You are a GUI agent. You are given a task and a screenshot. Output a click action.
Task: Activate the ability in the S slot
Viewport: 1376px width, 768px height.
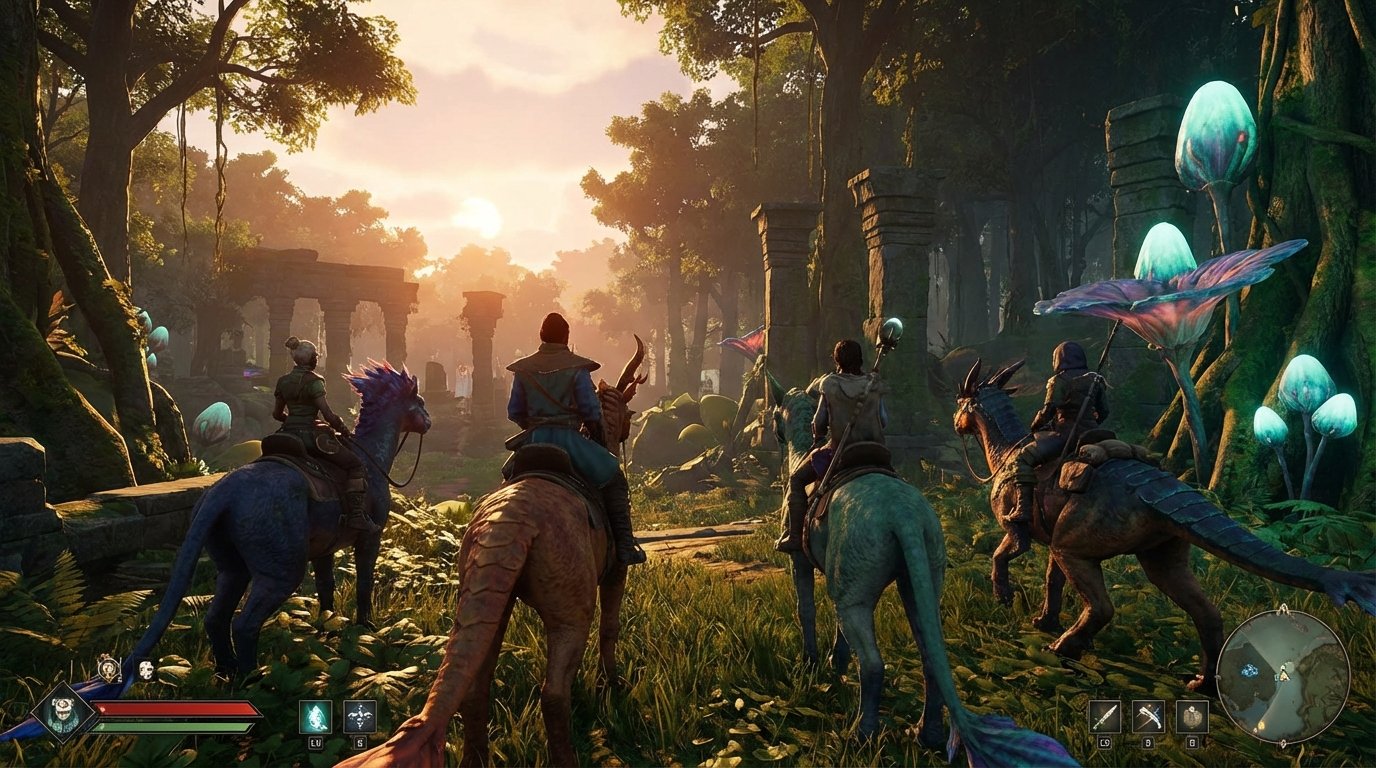[x=359, y=717]
